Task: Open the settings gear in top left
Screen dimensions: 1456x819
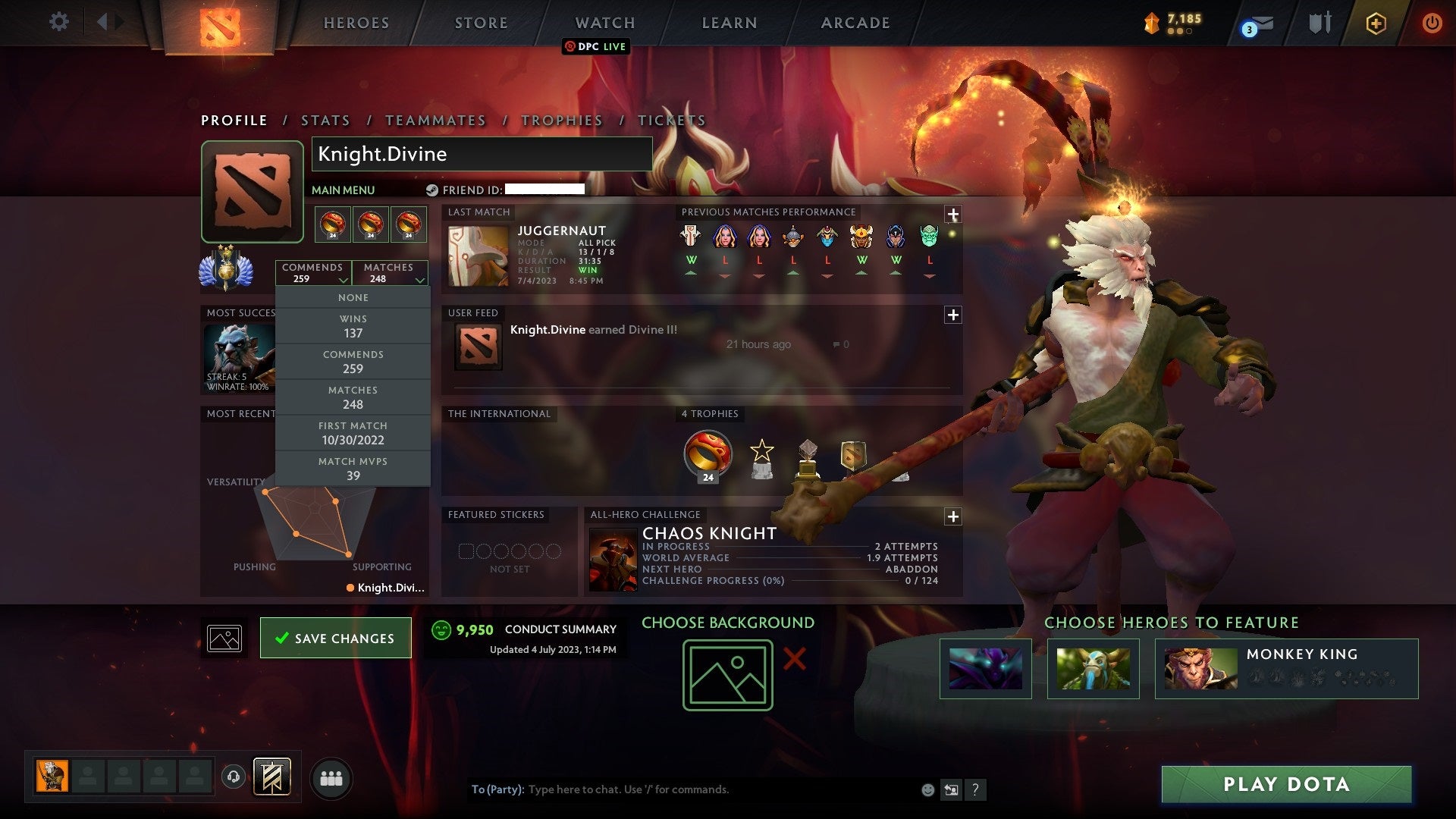Action: coord(59,22)
